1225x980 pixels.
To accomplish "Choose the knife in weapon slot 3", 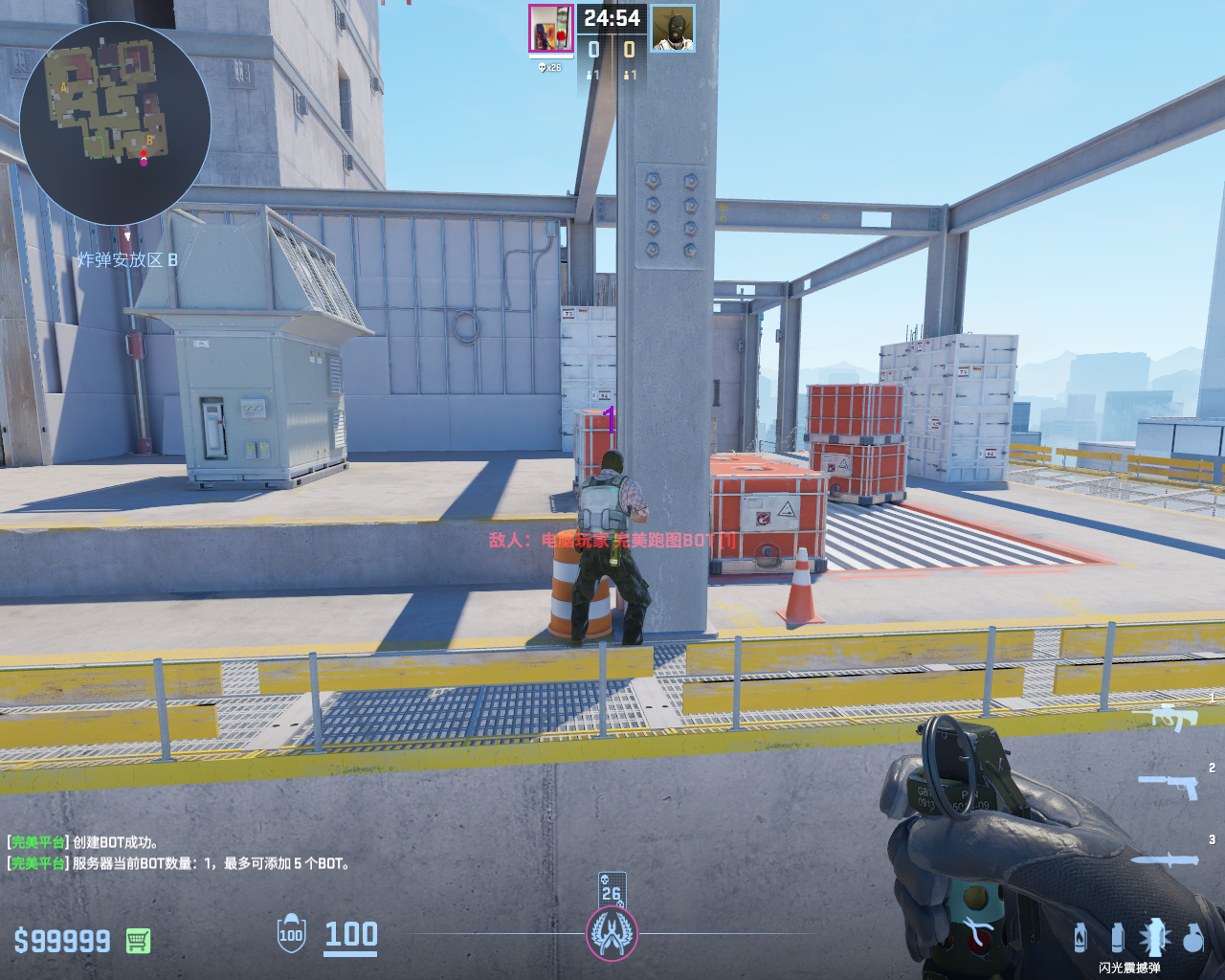I will coord(1165,858).
